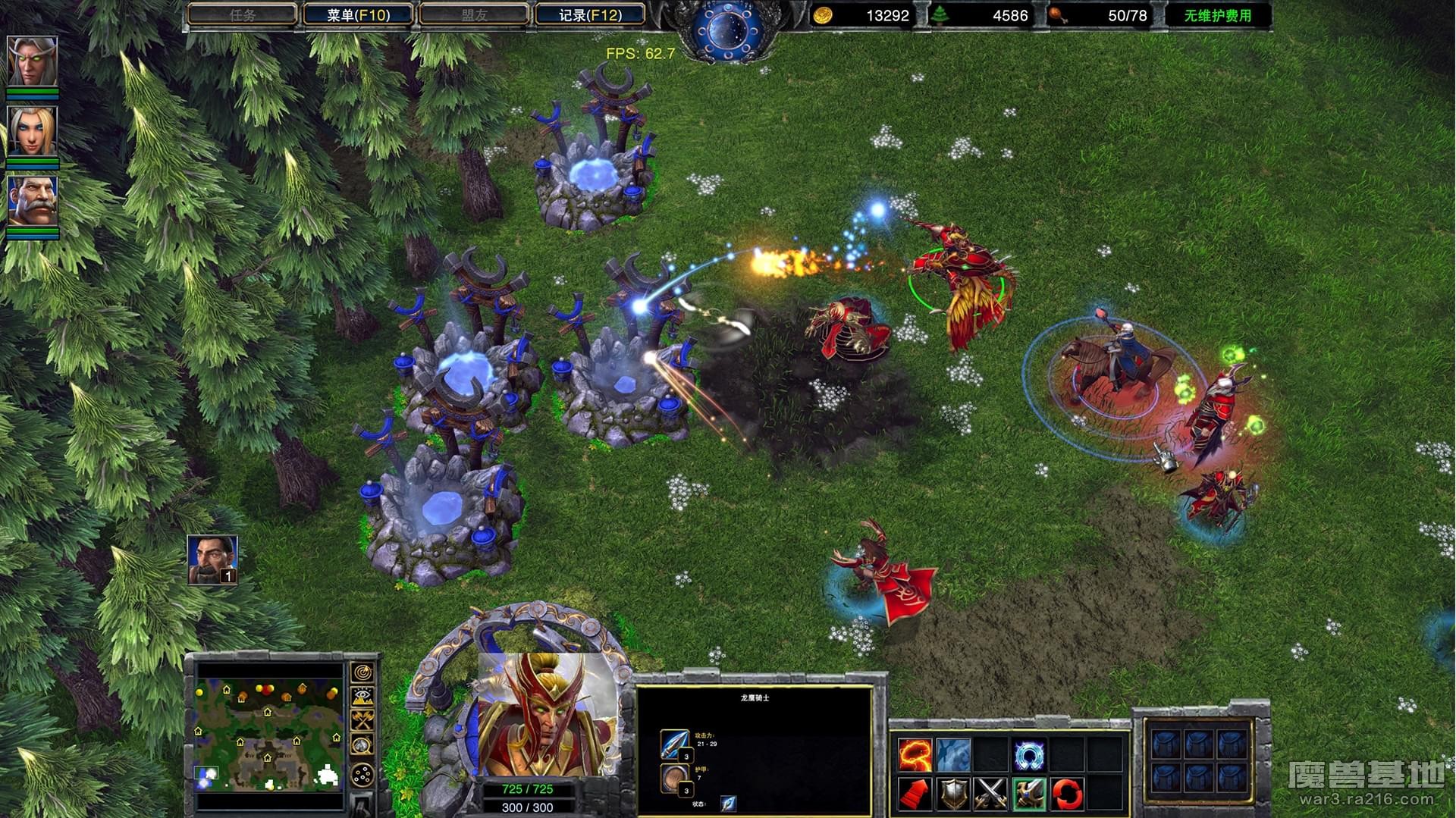1456x818 pixels.
Task: Select the mustached hero portrait
Action: 32,201
